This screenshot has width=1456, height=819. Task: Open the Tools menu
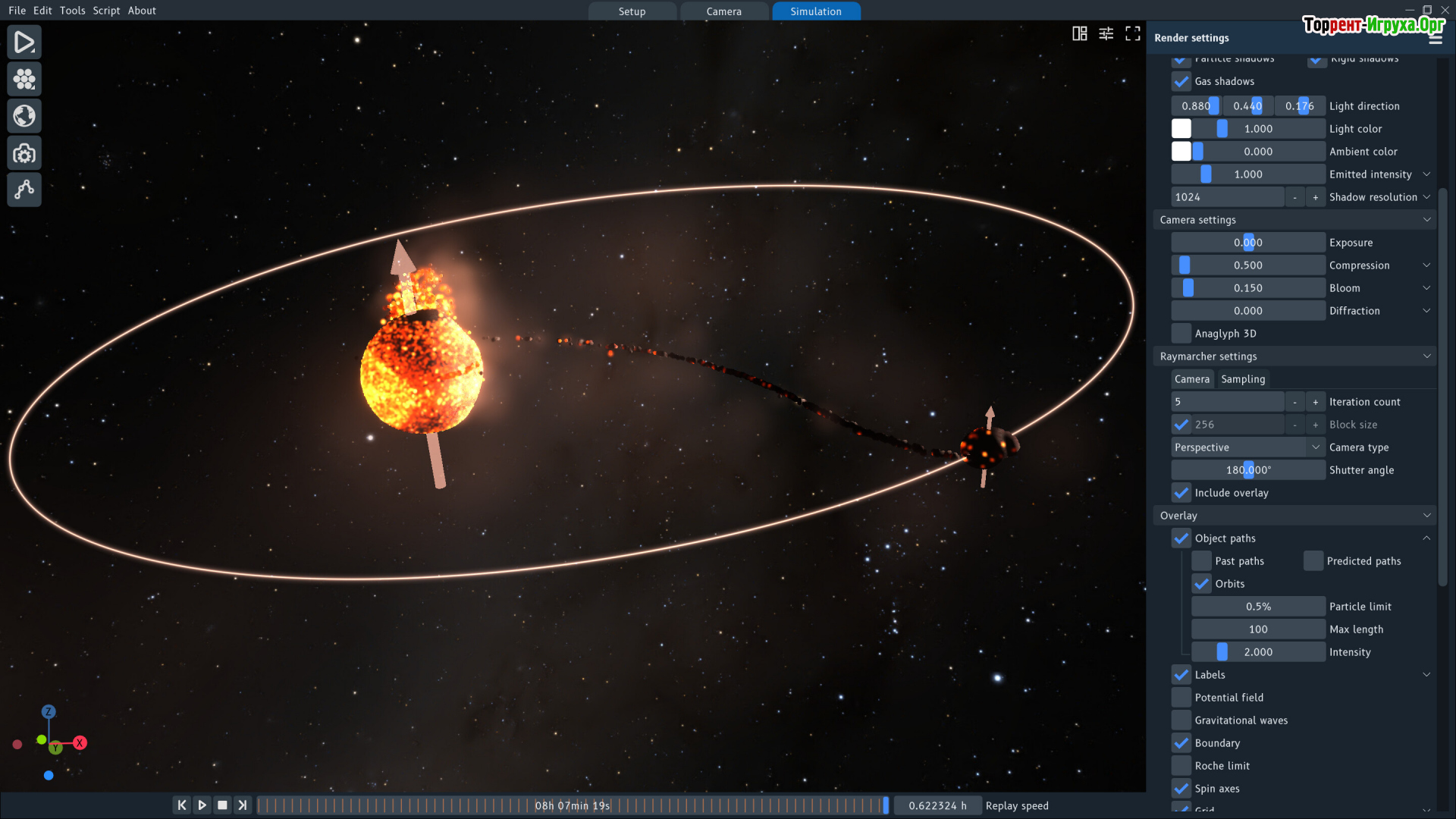[x=72, y=11]
